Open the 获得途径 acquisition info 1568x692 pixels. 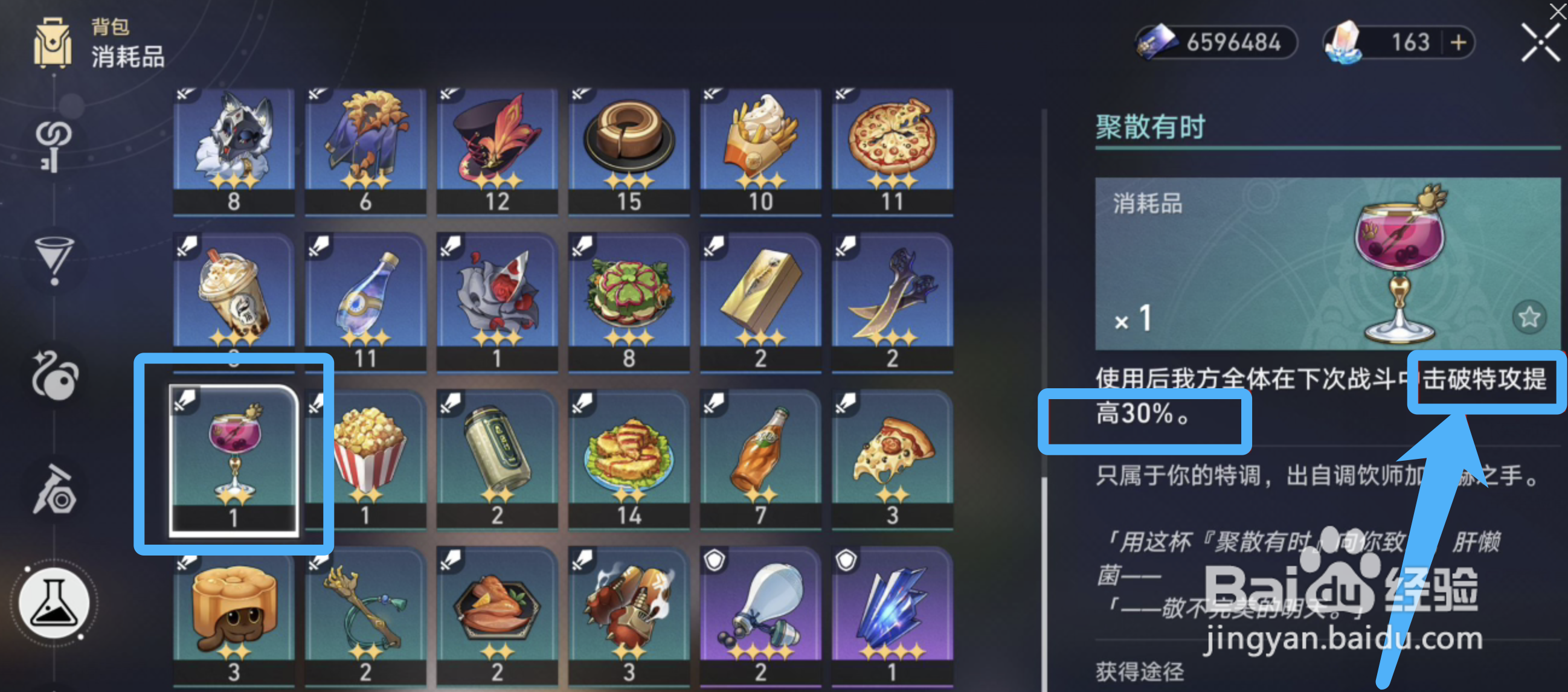coord(1140,673)
